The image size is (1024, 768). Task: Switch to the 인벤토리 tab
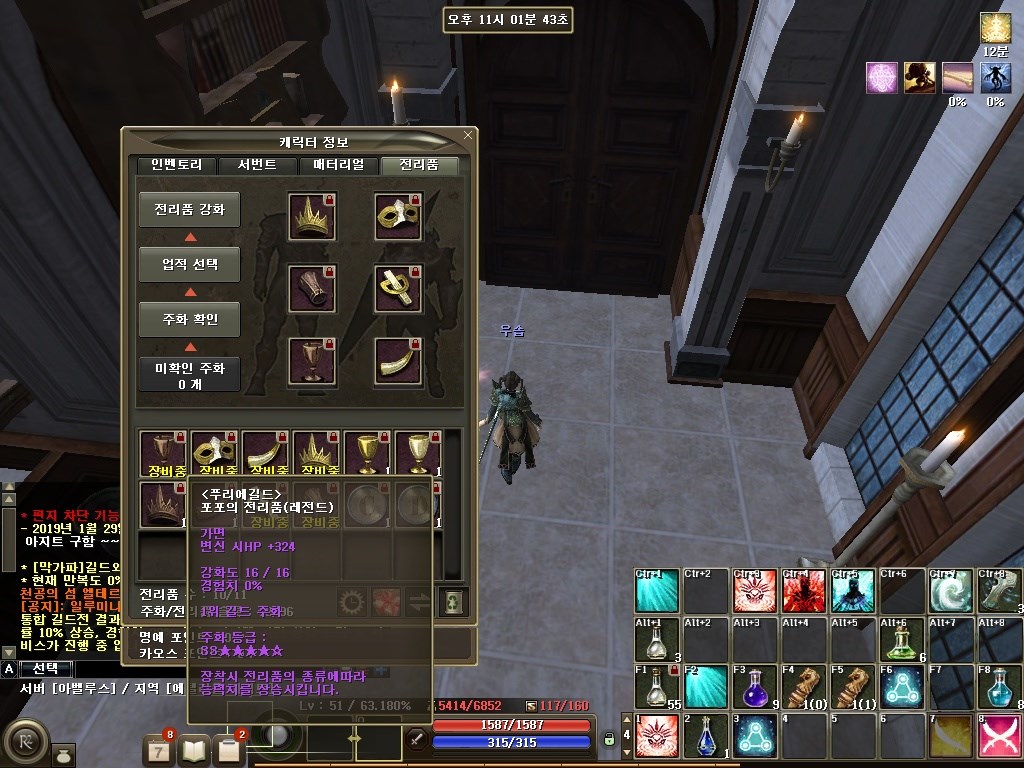177,166
